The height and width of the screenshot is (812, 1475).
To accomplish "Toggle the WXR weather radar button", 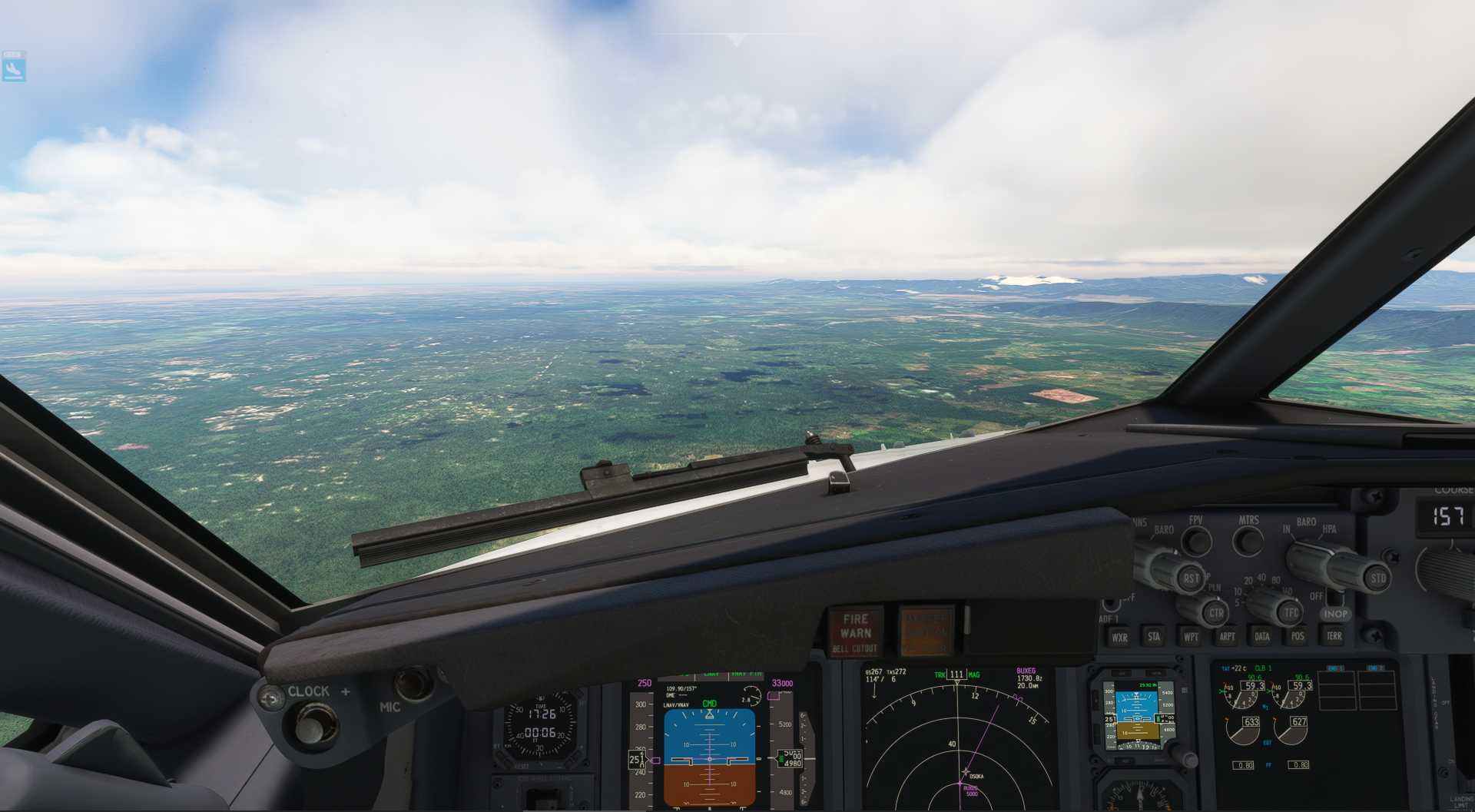I will point(1120,637).
